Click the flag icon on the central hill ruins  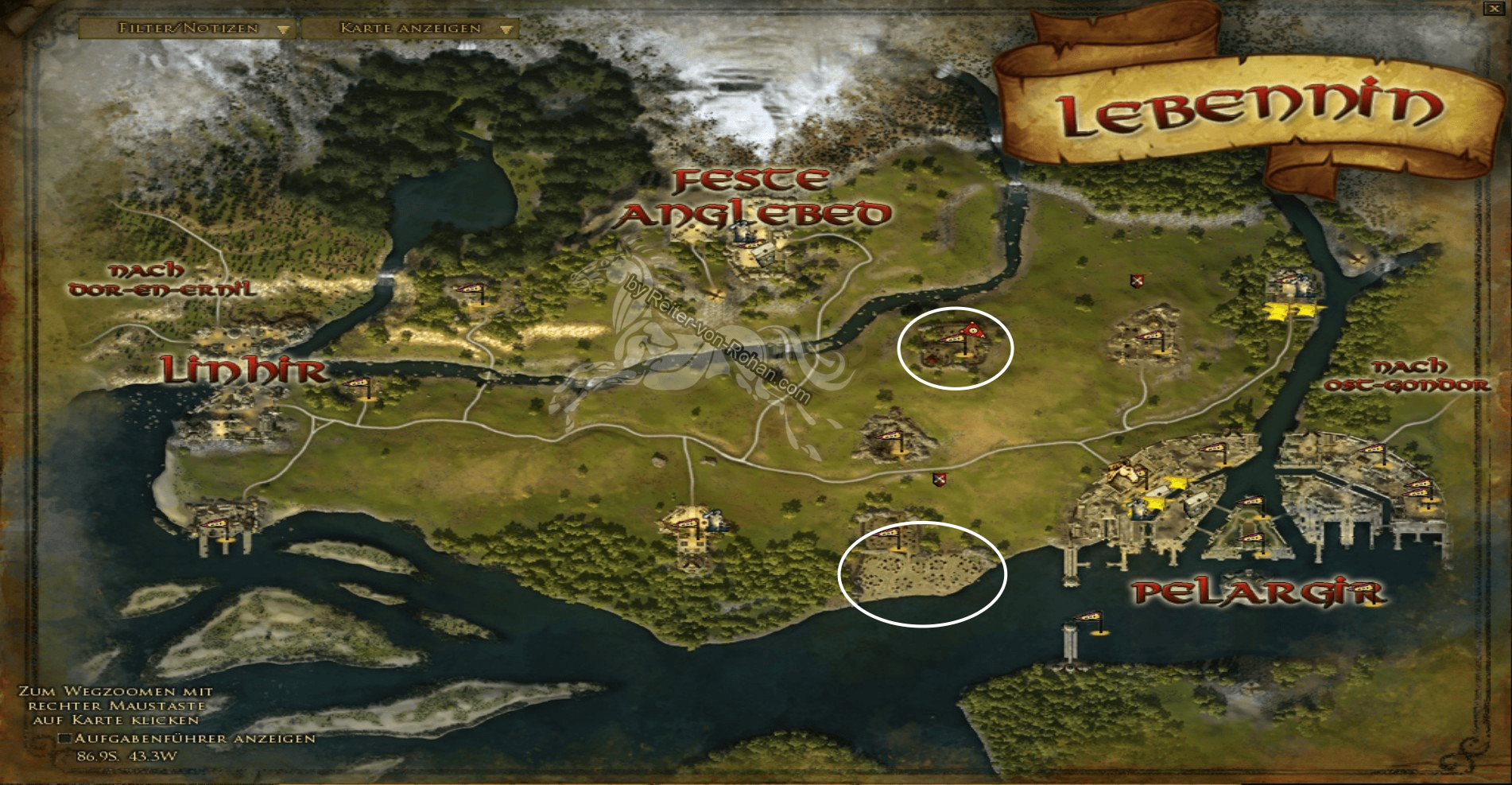(892, 436)
